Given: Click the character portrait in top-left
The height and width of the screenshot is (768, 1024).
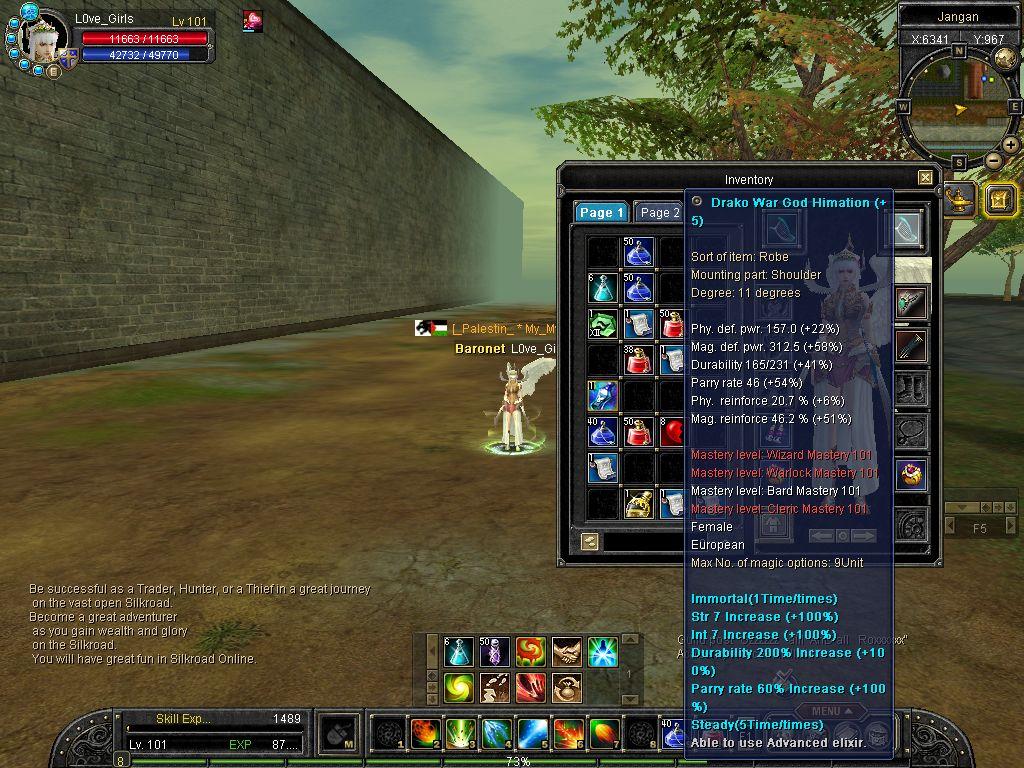Looking at the screenshot, I should [x=44, y=40].
